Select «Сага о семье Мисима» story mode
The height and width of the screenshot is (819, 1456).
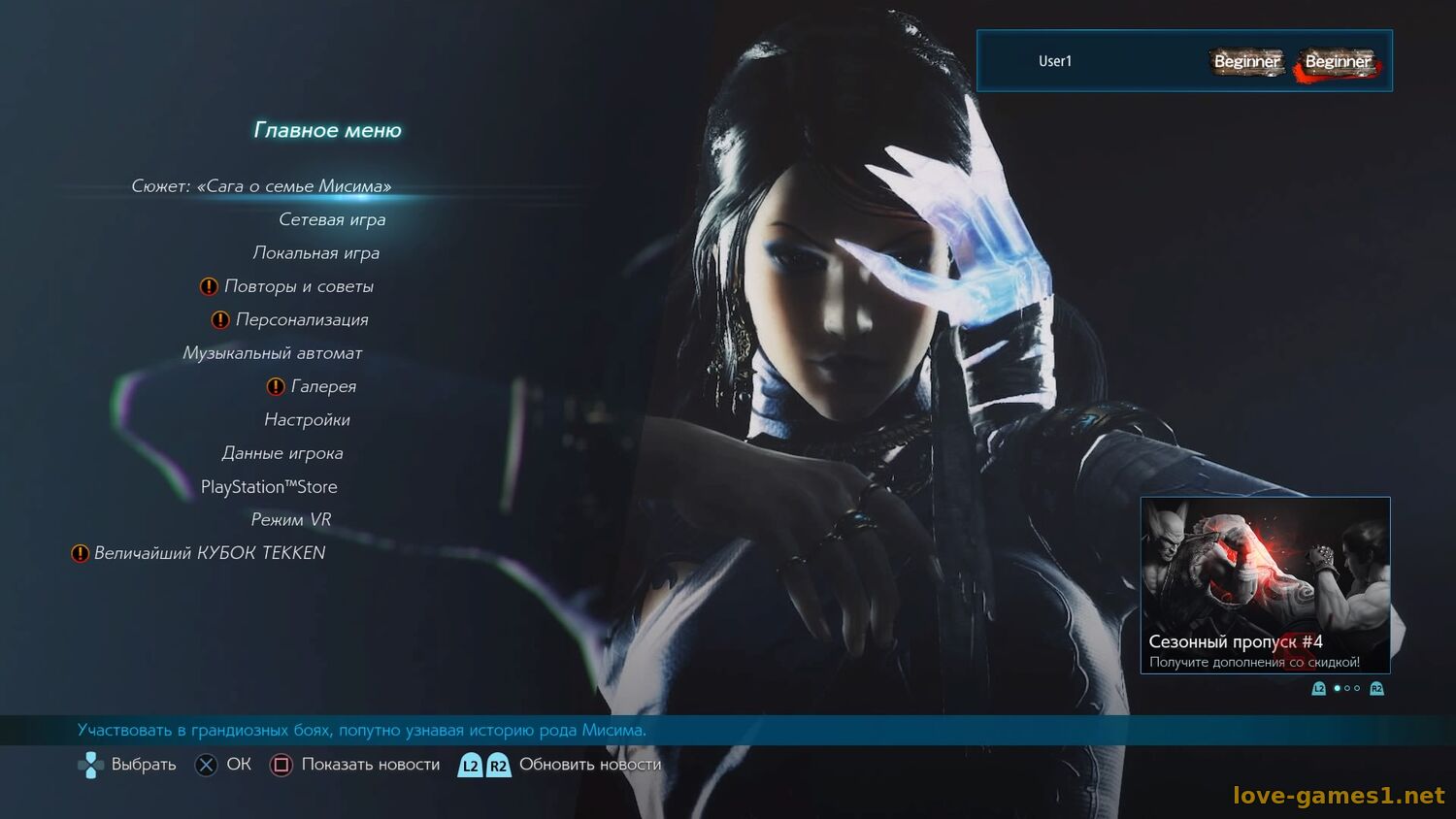261,186
